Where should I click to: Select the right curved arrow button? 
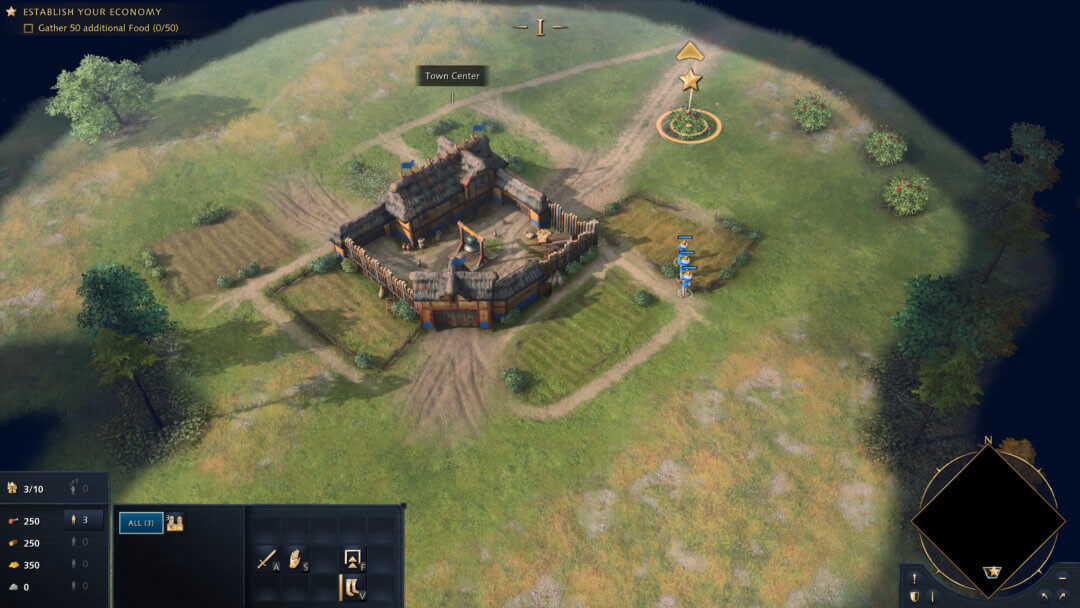coord(1062,596)
